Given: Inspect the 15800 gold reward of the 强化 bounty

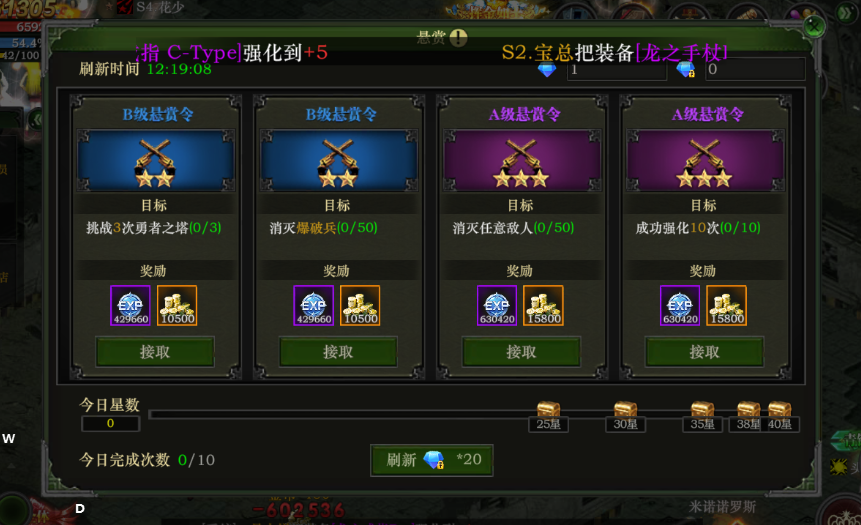Looking at the screenshot, I should click(x=726, y=306).
